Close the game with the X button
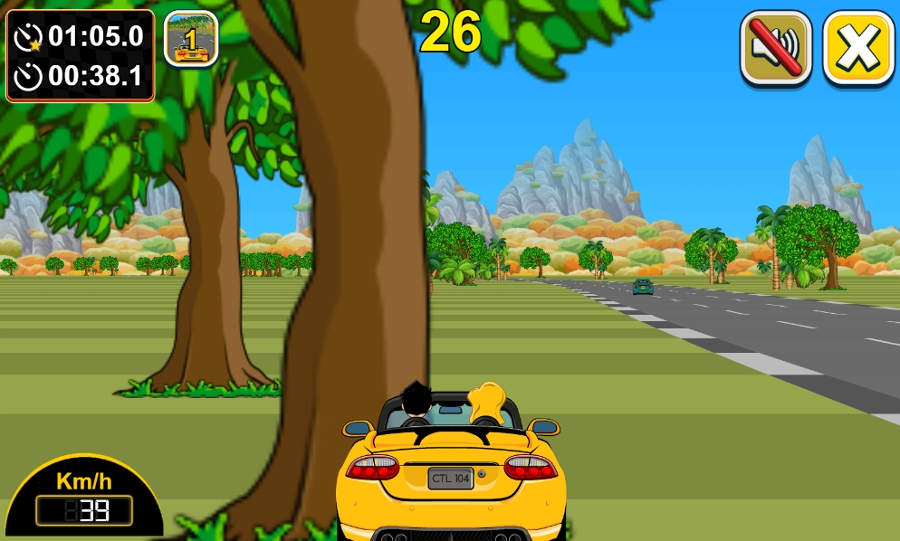900x541 pixels. pos(858,48)
